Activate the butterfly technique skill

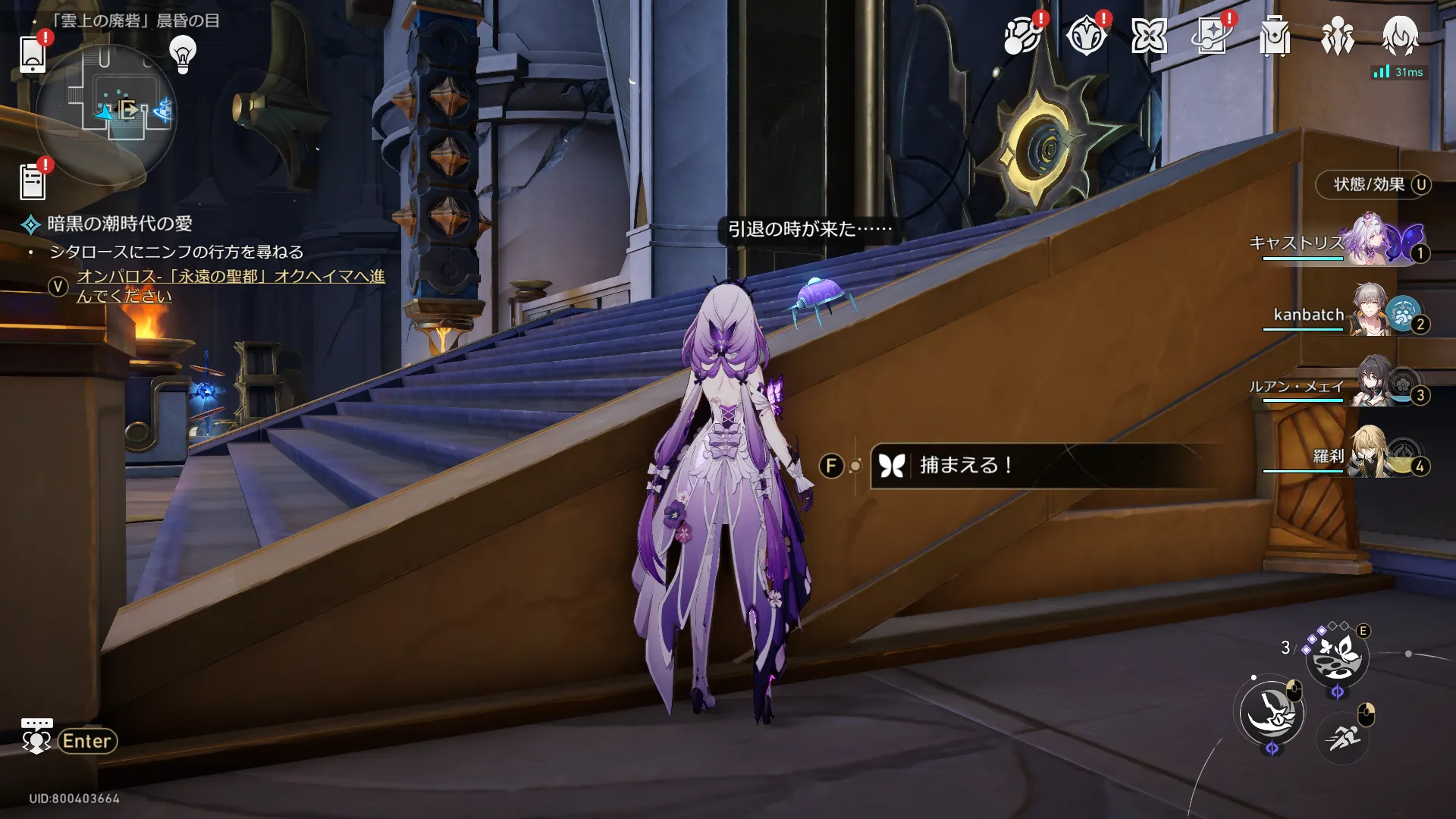tap(1337, 657)
